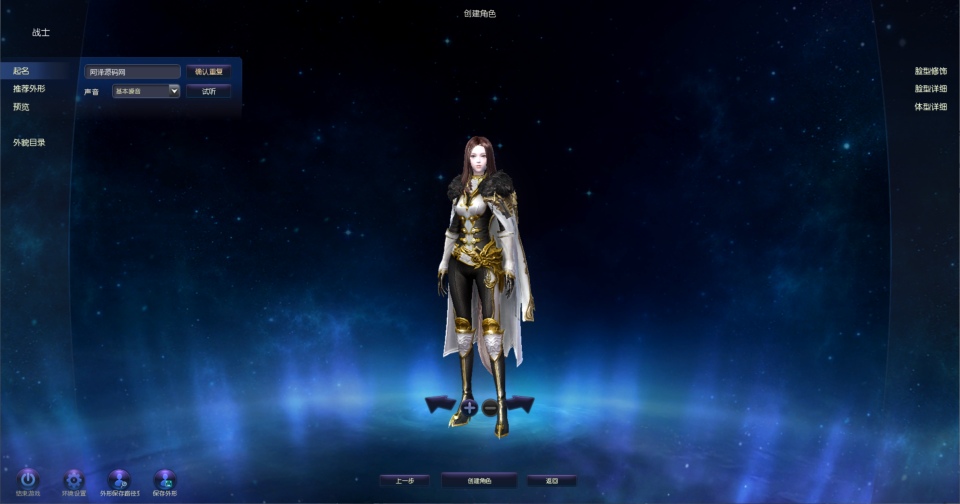Viewport: 960px width, 504px height.
Task: Rotate character with the left arrow
Action: click(x=440, y=404)
